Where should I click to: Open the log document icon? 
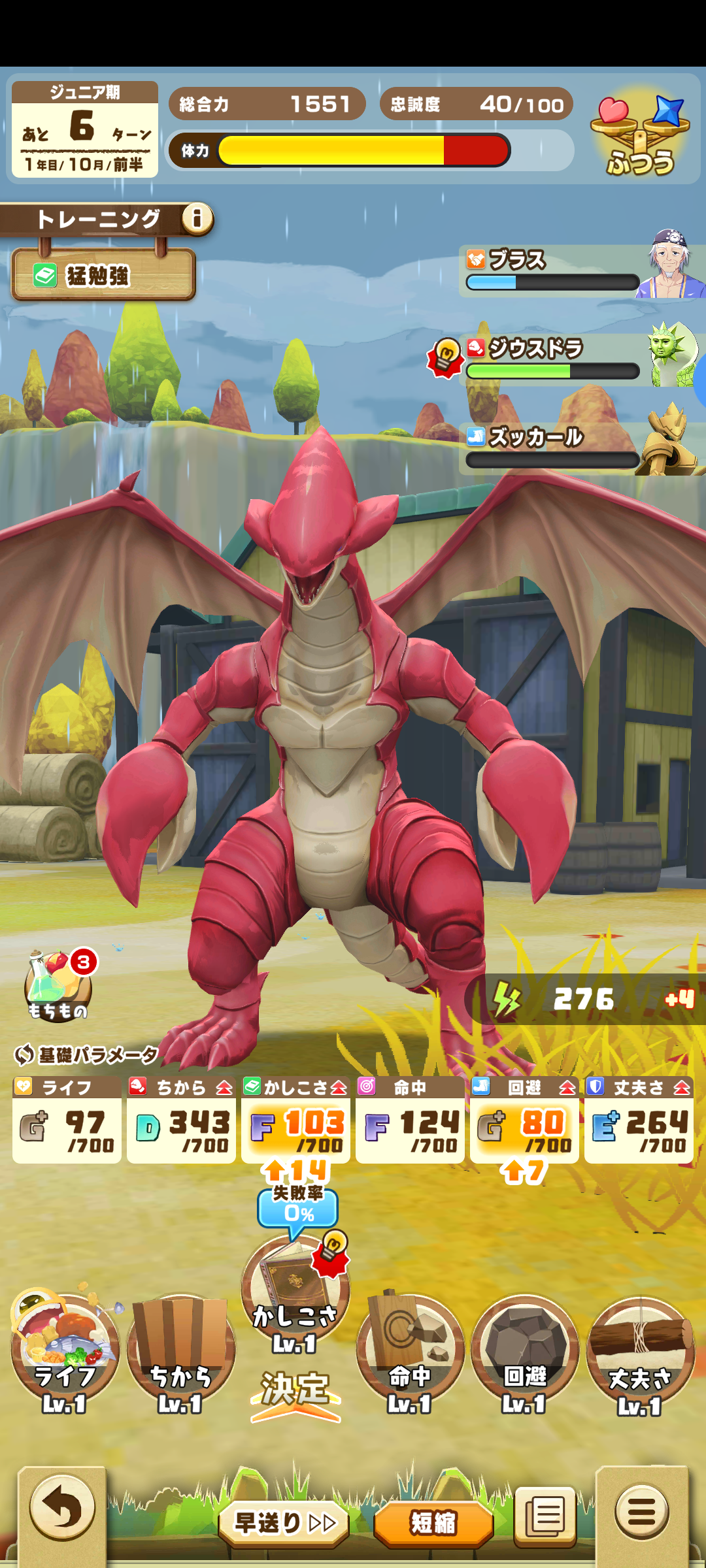pyautogui.click(x=545, y=1516)
